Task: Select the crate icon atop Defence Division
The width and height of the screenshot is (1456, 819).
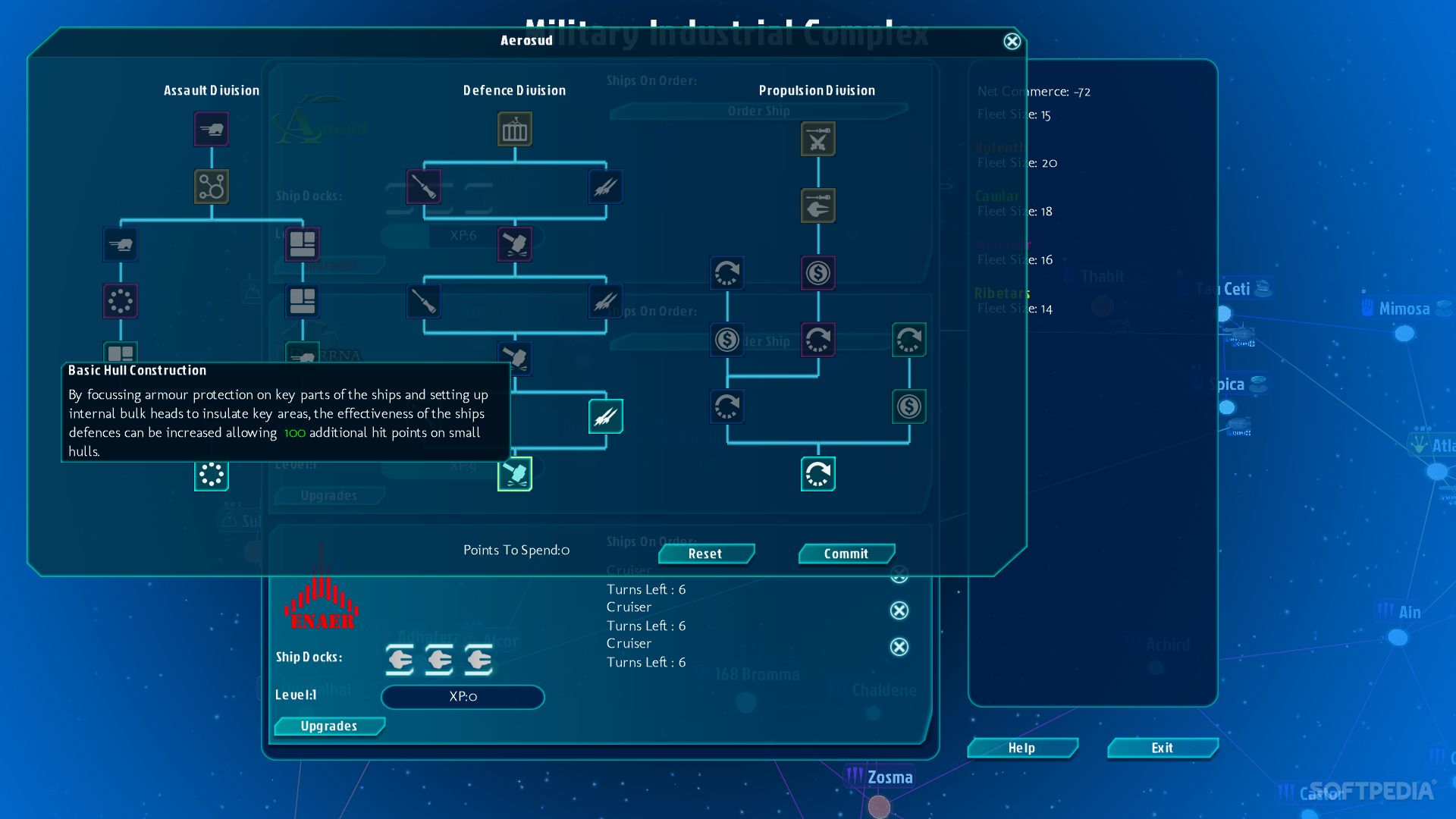Action: [x=515, y=130]
